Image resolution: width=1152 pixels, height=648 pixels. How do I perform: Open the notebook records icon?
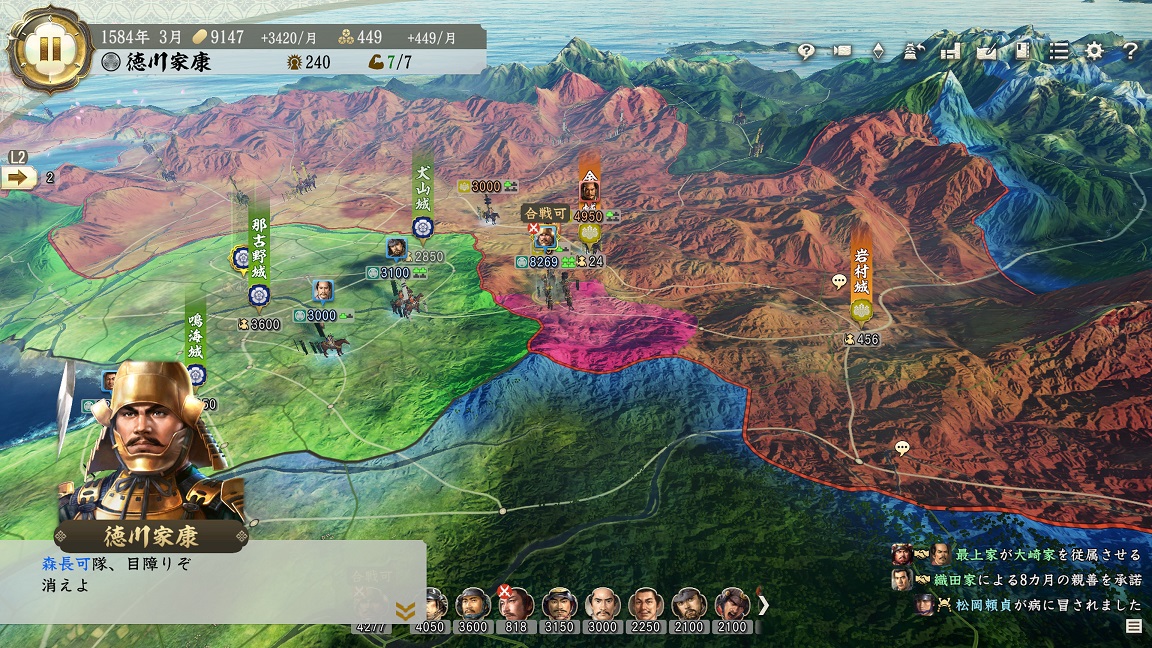(x=1022, y=51)
